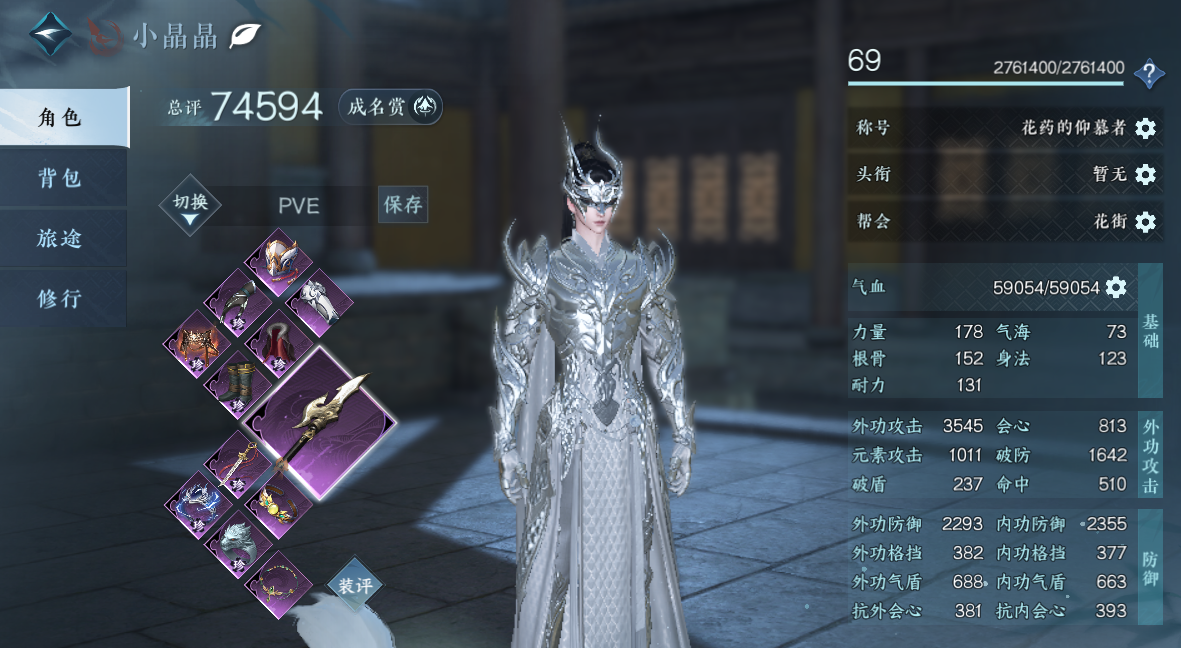Screen dimensions: 1181x648
Task: Toggle the 切换 equipment set switcher
Action: pos(190,205)
